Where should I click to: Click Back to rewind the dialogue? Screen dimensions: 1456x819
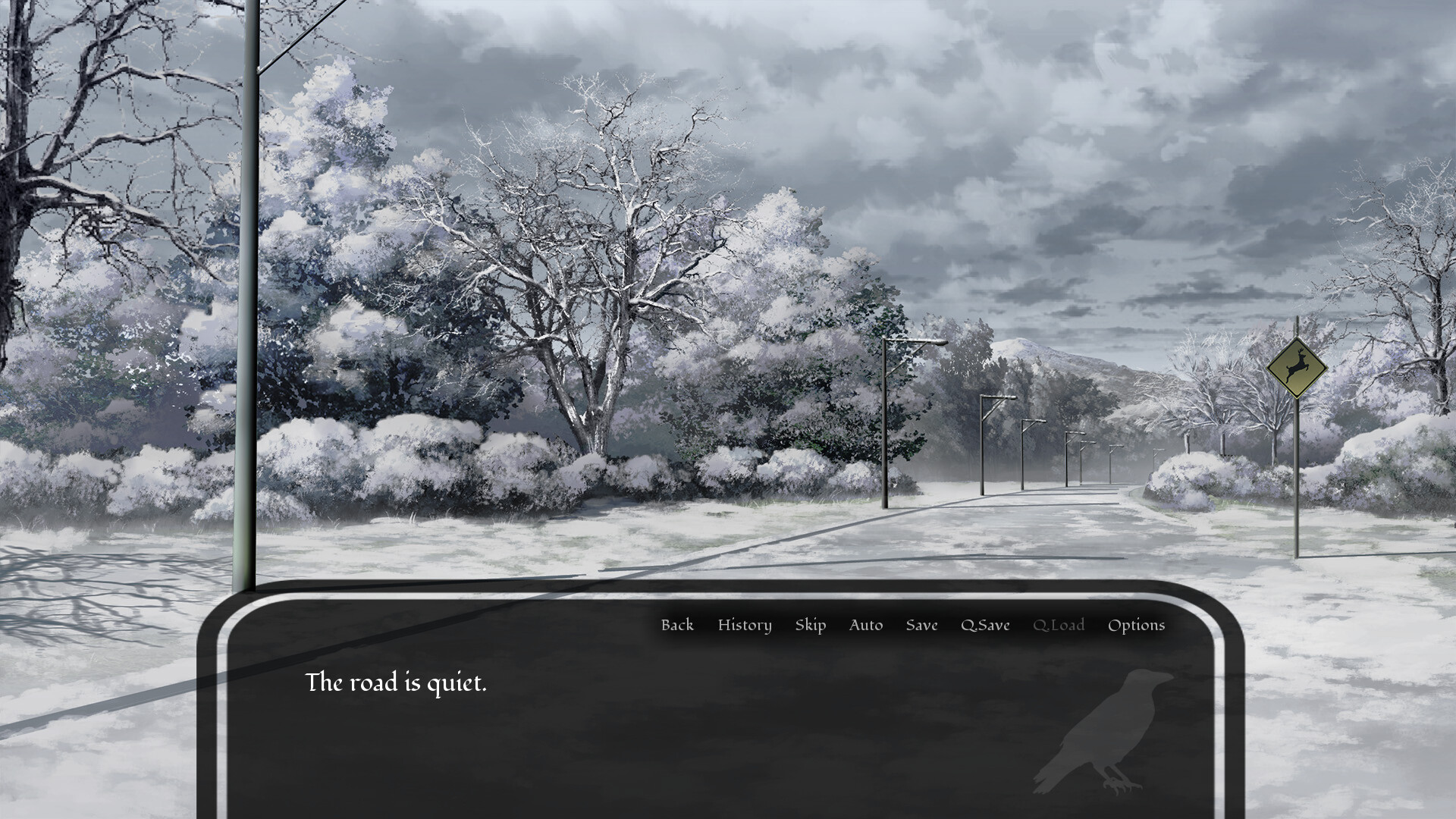677,625
